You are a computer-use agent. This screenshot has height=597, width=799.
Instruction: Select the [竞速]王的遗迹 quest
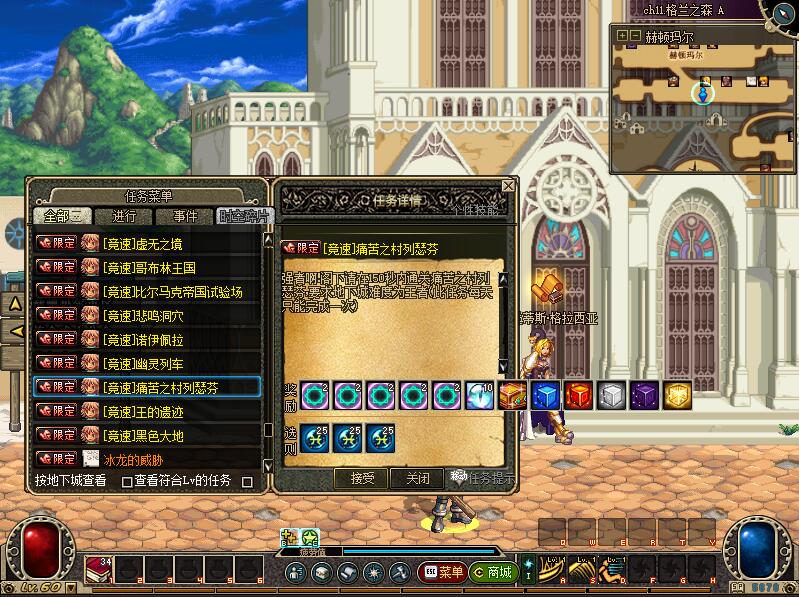(x=147, y=411)
